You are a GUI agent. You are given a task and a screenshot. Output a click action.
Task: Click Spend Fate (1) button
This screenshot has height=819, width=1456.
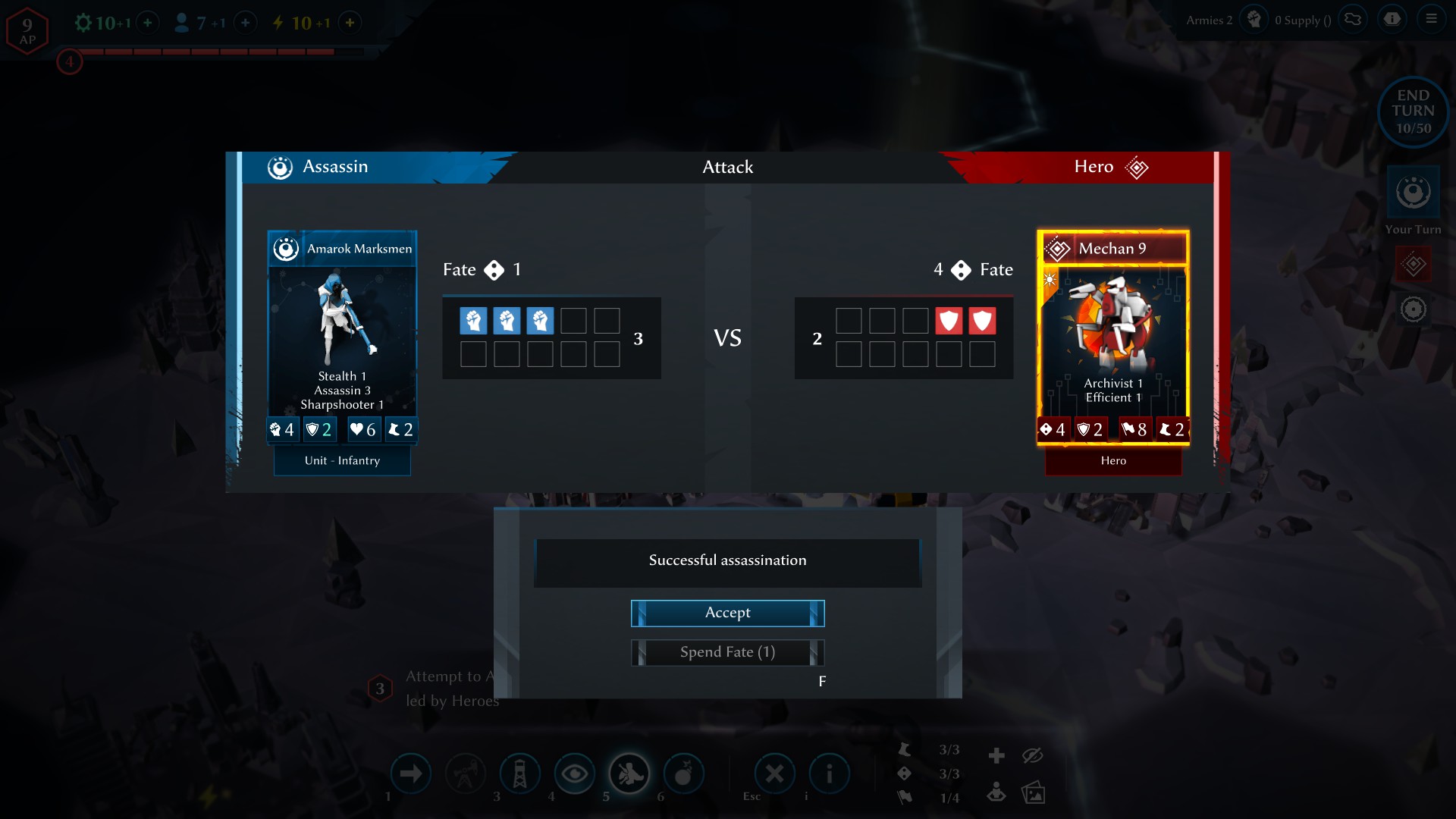coord(727,652)
